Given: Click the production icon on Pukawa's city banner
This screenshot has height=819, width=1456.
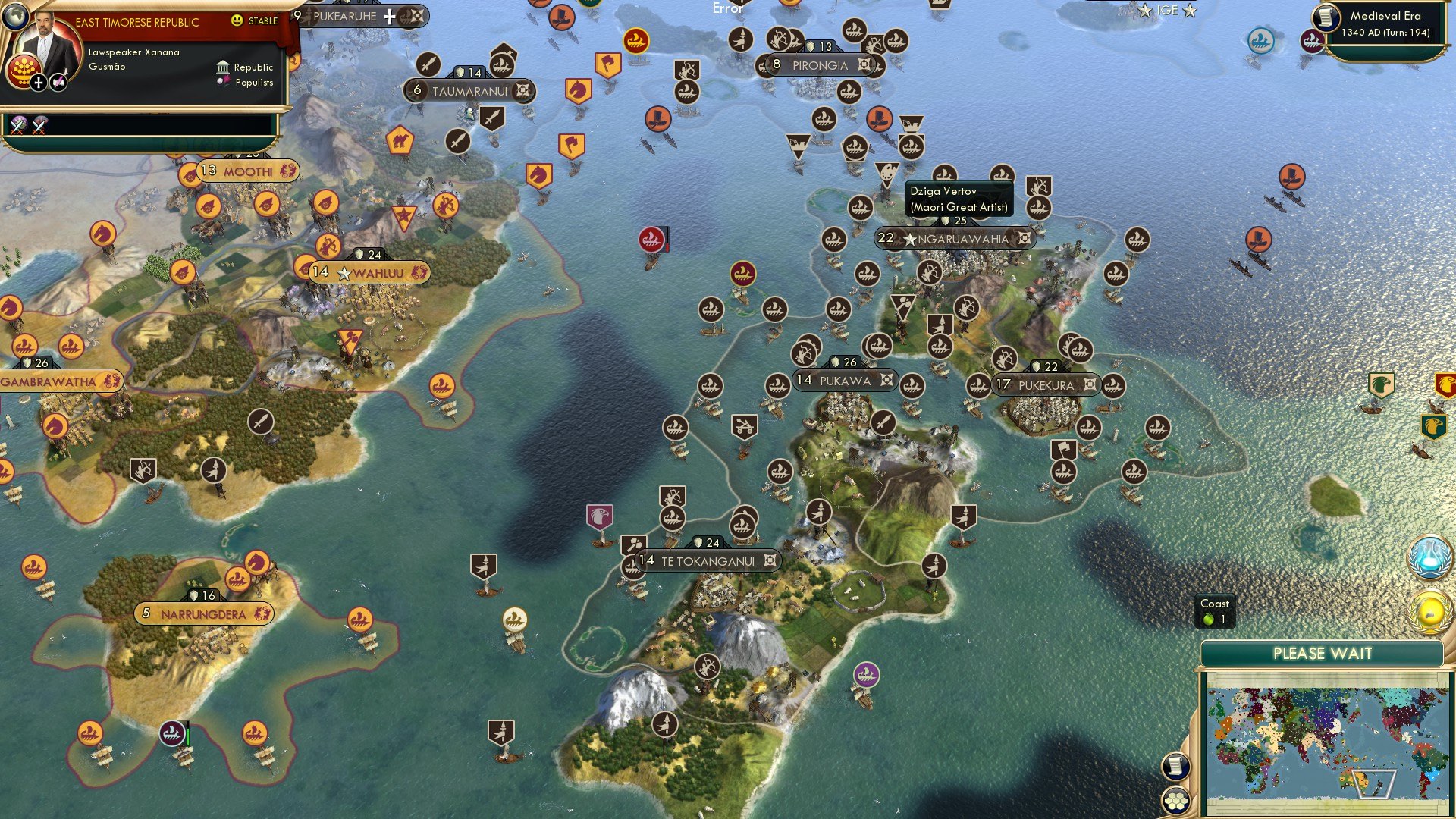Looking at the screenshot, I should pos(886,381).
